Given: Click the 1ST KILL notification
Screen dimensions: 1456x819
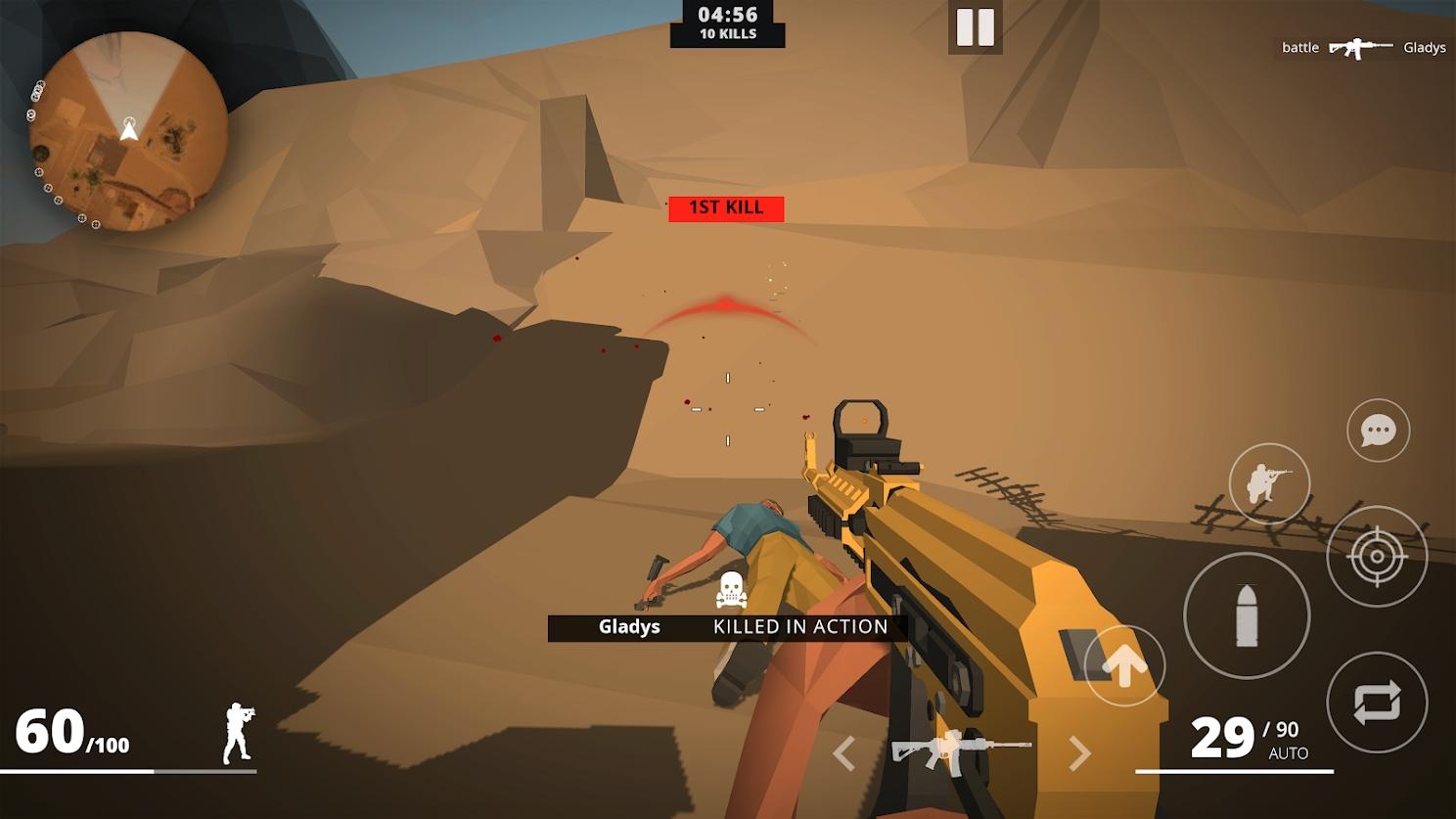Looking at the screenshot, I should pyautogui.click(x=725, y=207).
